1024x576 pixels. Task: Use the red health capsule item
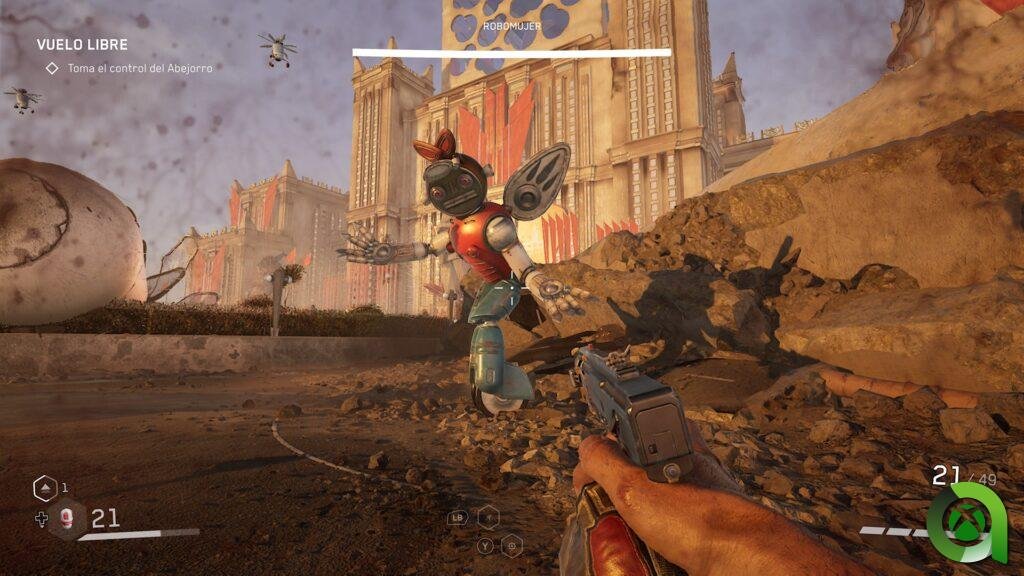[x=67, y=518]
